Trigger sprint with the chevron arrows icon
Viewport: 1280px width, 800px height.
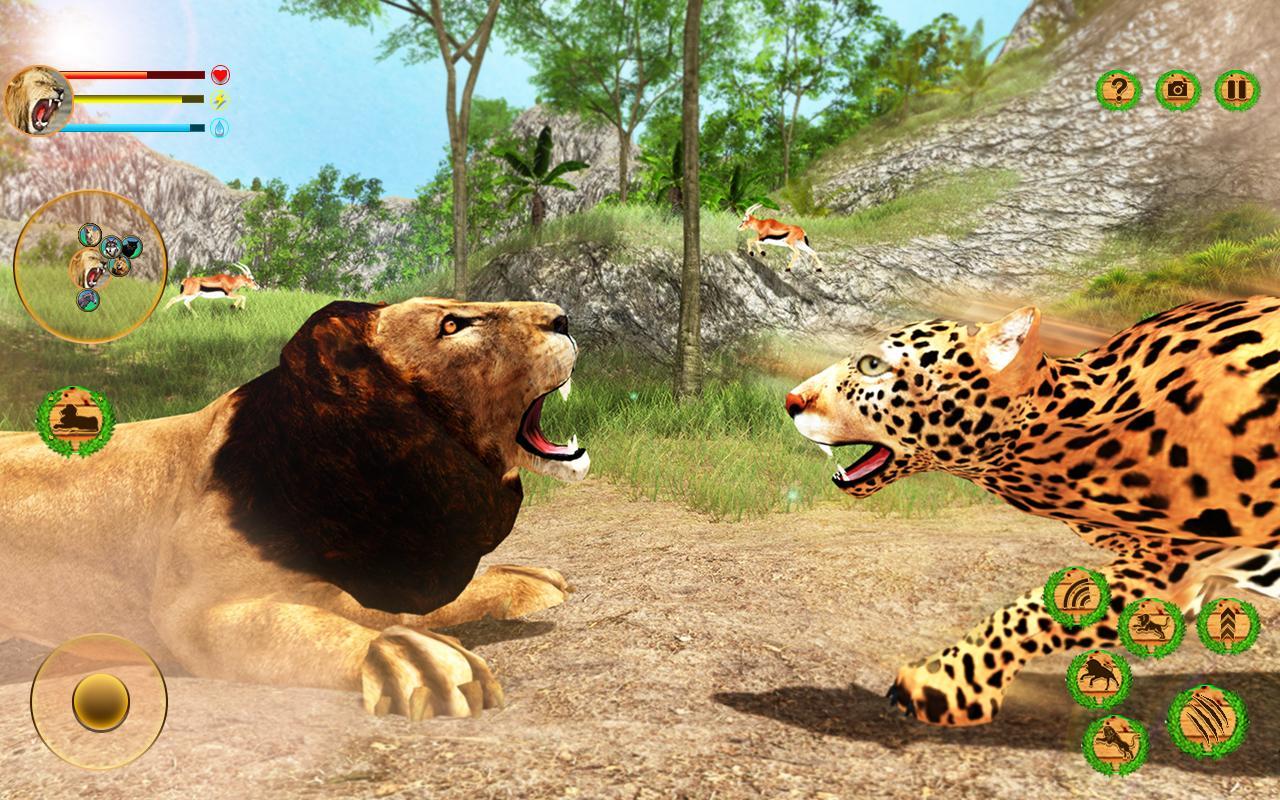[x=1228, y=625]
